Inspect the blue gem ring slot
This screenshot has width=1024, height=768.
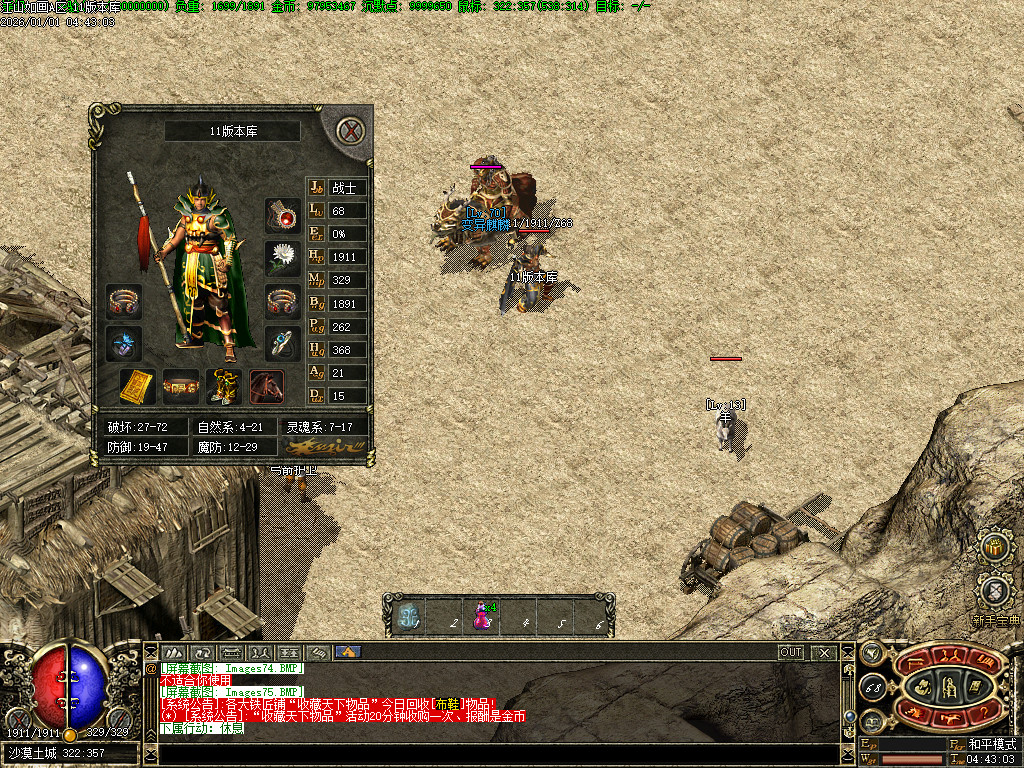pyautogui.click(x=283, y=343)
